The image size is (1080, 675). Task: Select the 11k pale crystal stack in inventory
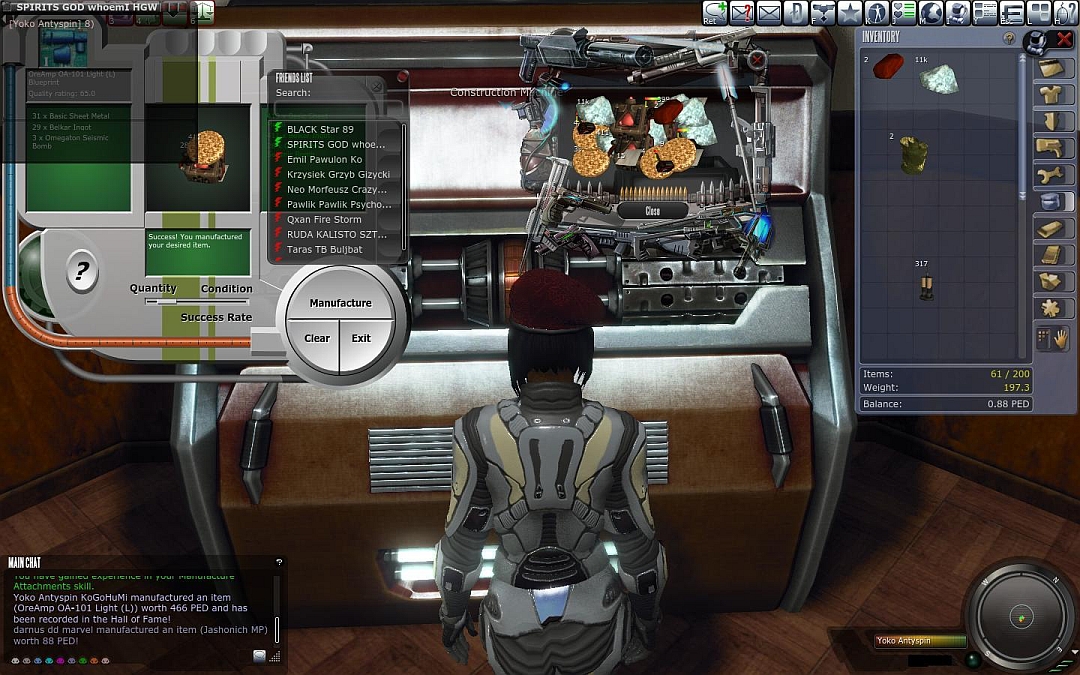938,80
